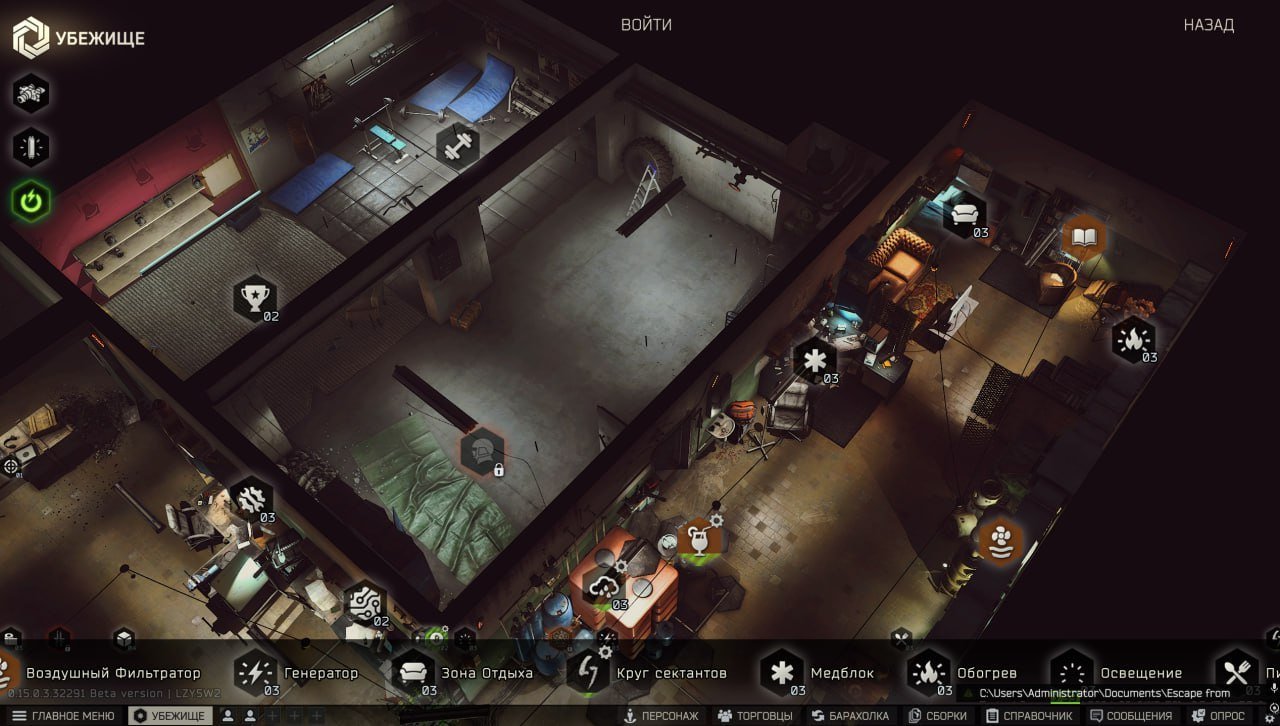Toggle the night vision goggles icon
The image size is (1280, 726).
[31, 94]
